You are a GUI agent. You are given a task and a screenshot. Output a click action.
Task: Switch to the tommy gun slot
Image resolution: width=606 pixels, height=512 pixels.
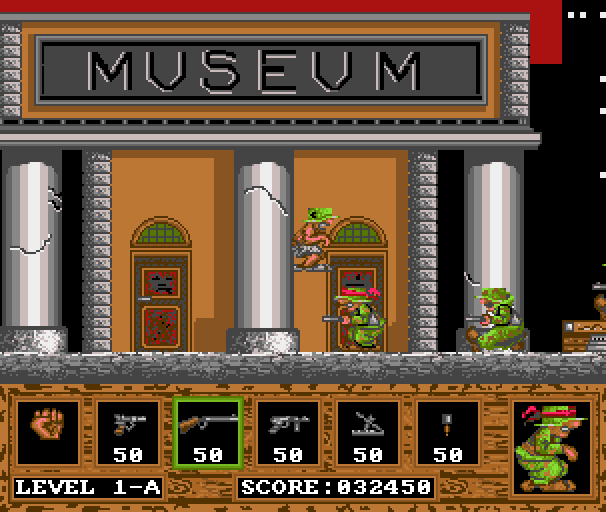287,432
